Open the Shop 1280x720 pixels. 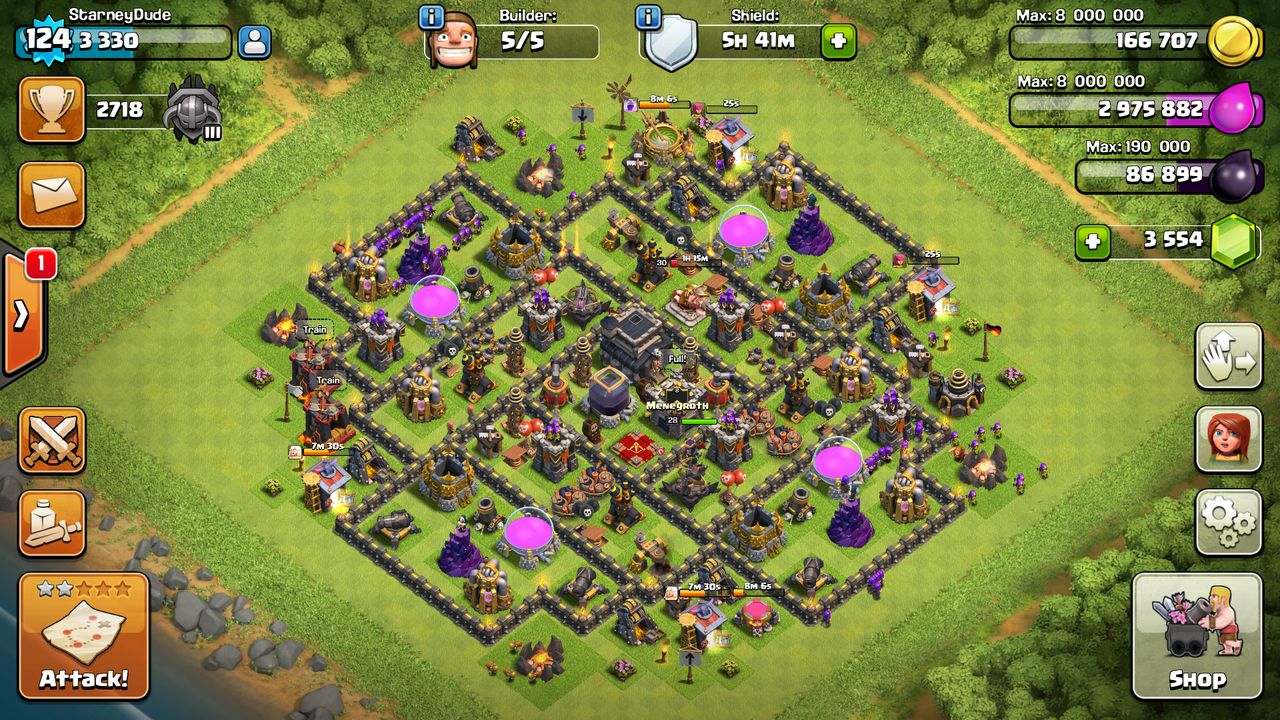coord(1197,636)
